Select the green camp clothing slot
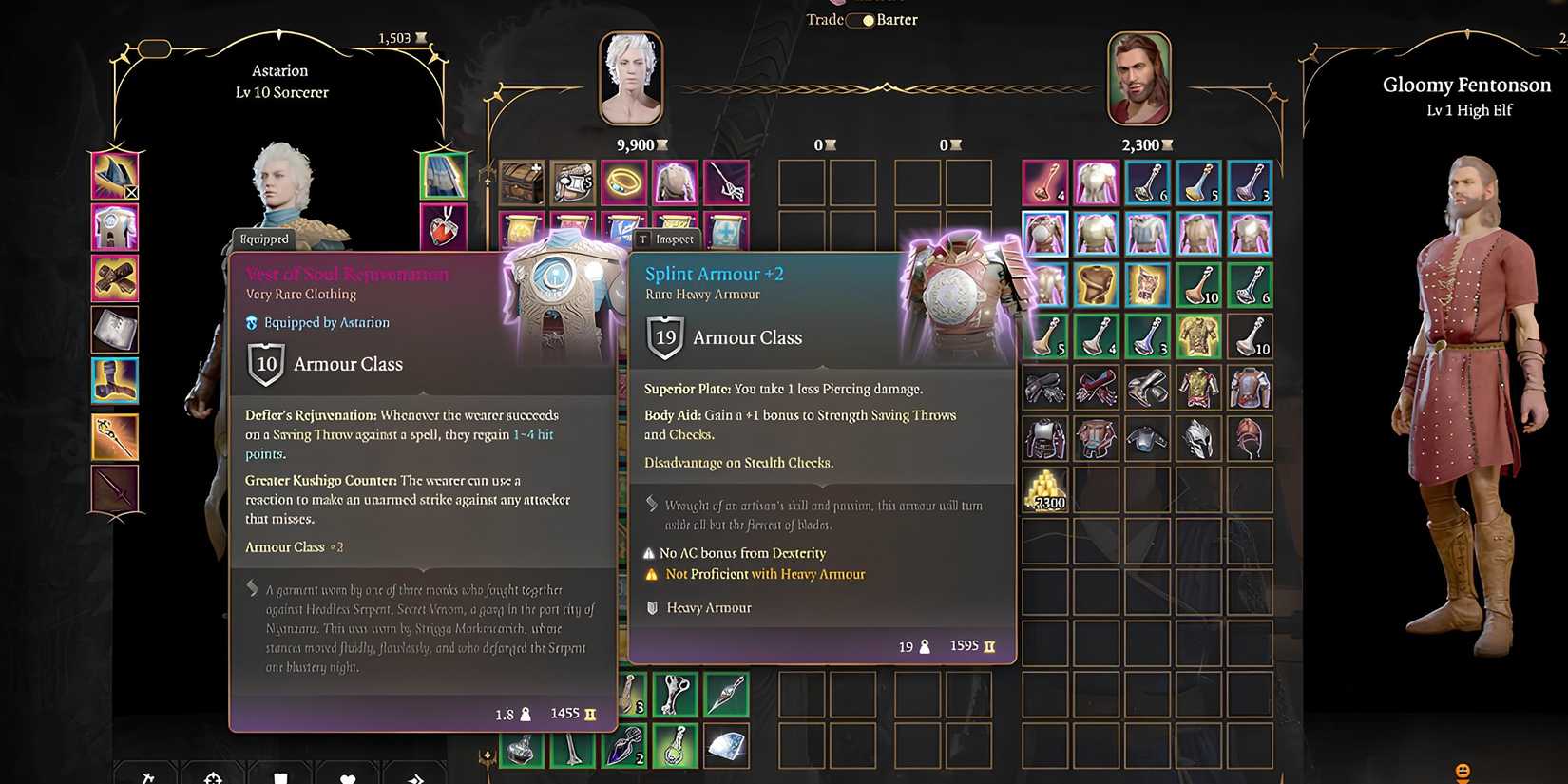 (444, 176)
